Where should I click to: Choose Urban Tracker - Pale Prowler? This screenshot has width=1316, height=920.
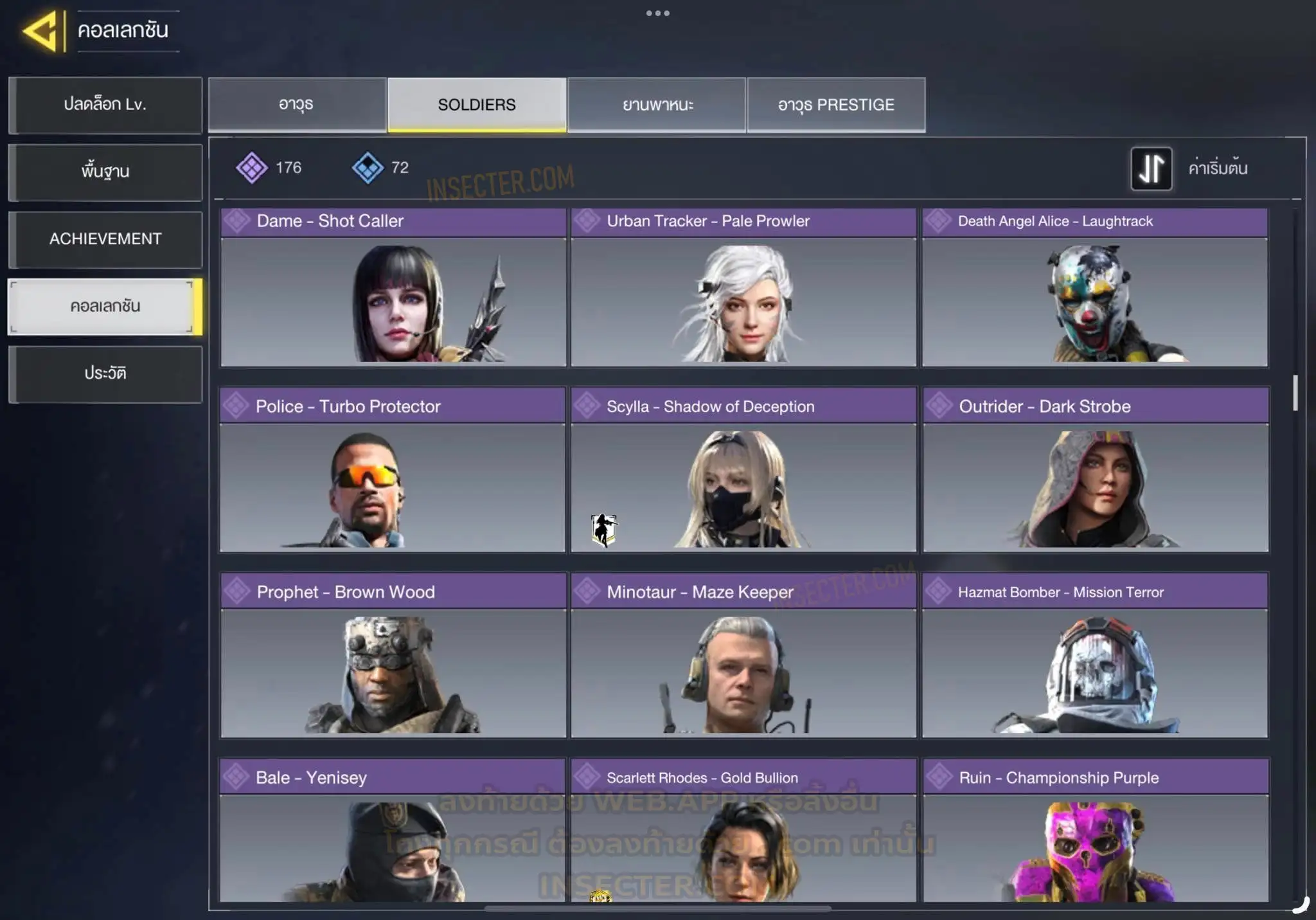[743, 287]
